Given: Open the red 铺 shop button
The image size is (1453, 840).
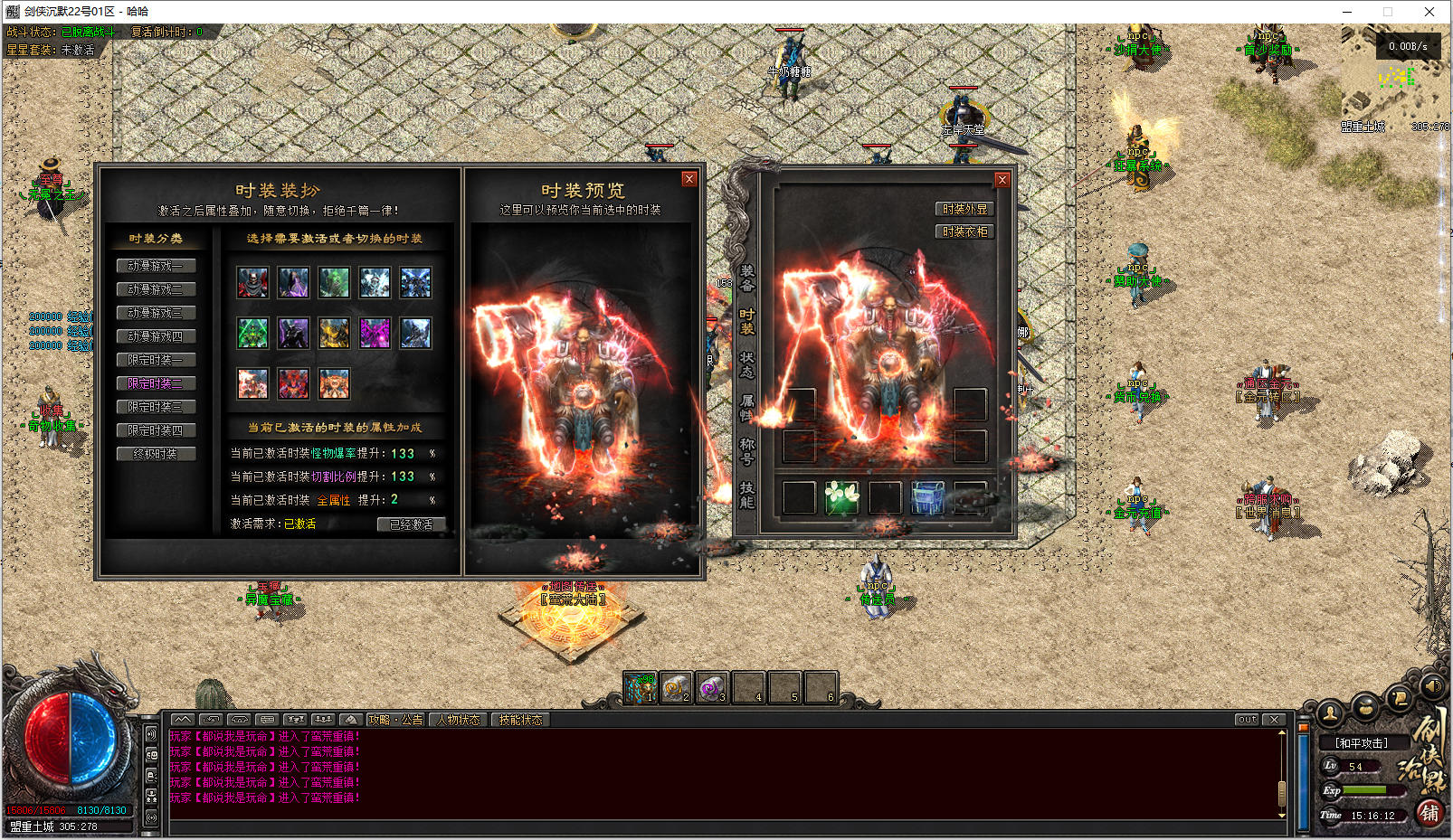Looking at the screenshot, I should [x=1429, y=813].
